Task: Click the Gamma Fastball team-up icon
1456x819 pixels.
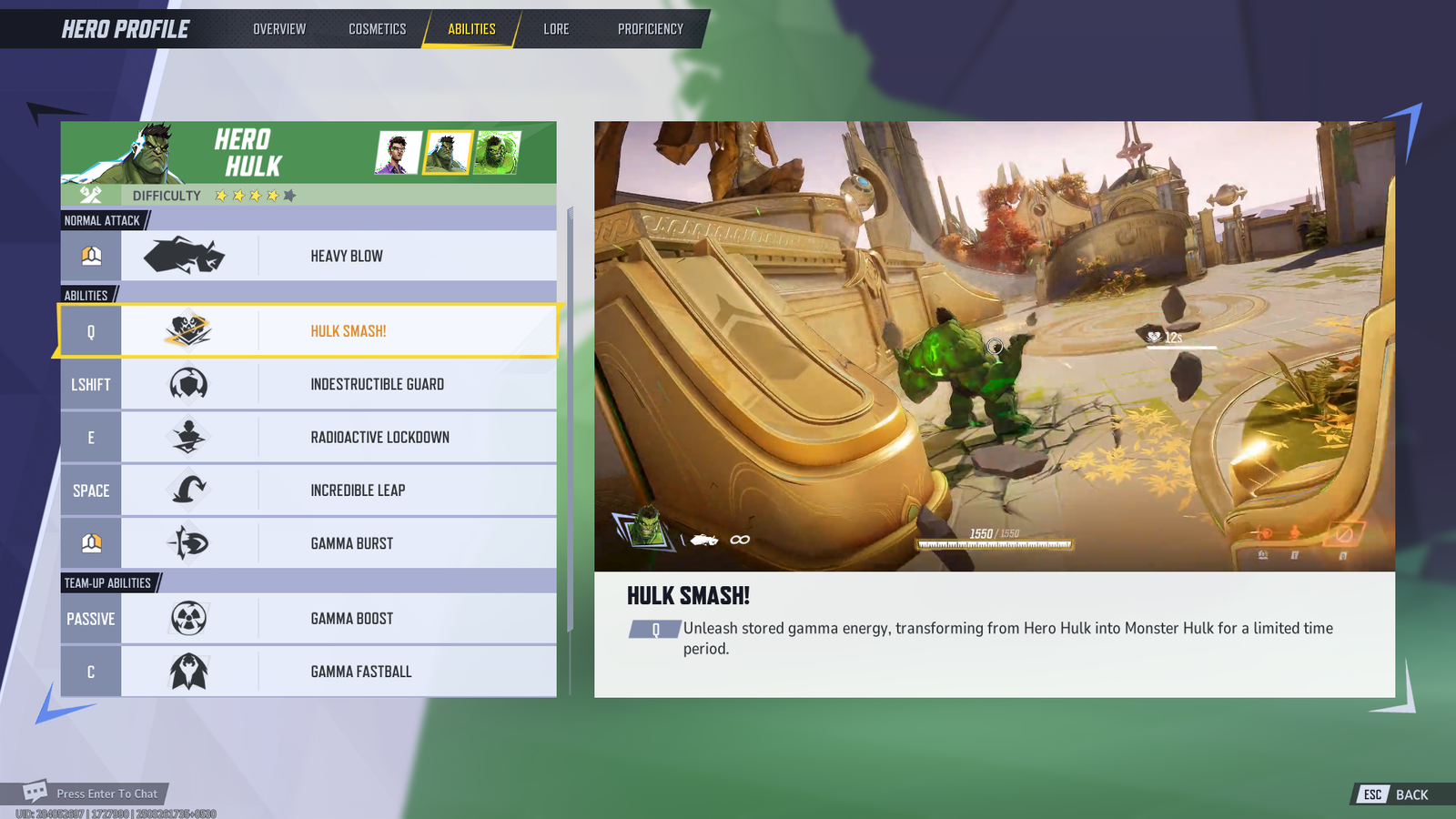Action: tap(187, 671)
